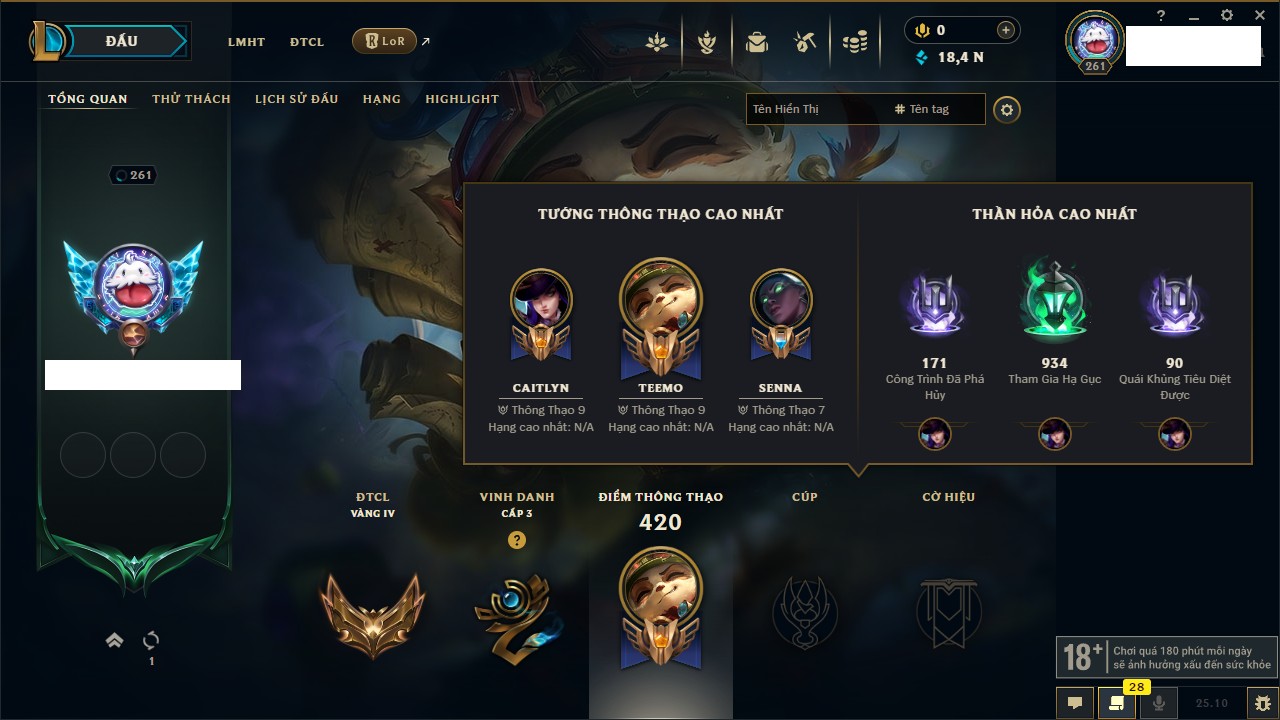Screen dimensions: 1280x720
Task: Close the client window
Action: click(1258, 15)
